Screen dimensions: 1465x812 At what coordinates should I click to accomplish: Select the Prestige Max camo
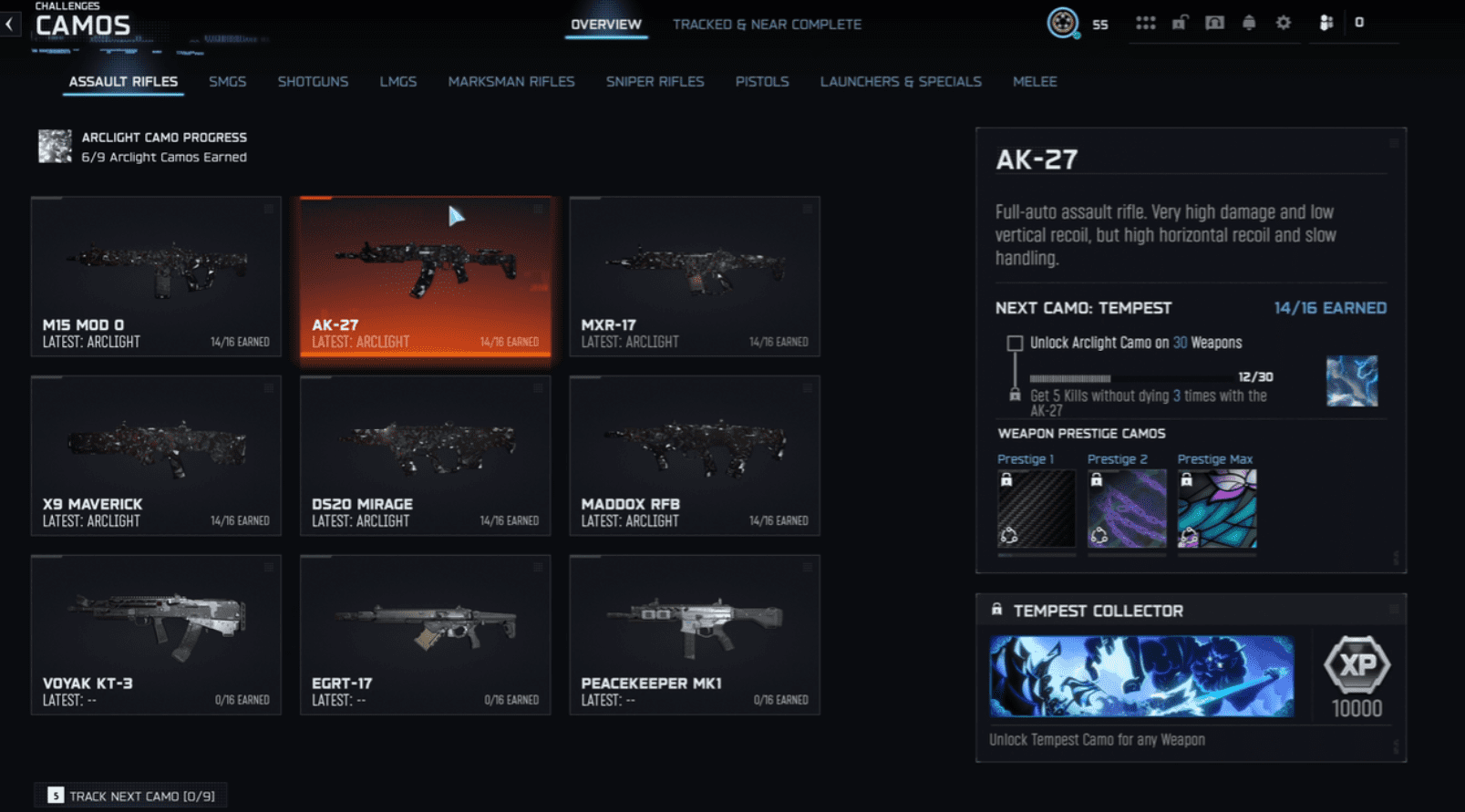(1216, 509)
